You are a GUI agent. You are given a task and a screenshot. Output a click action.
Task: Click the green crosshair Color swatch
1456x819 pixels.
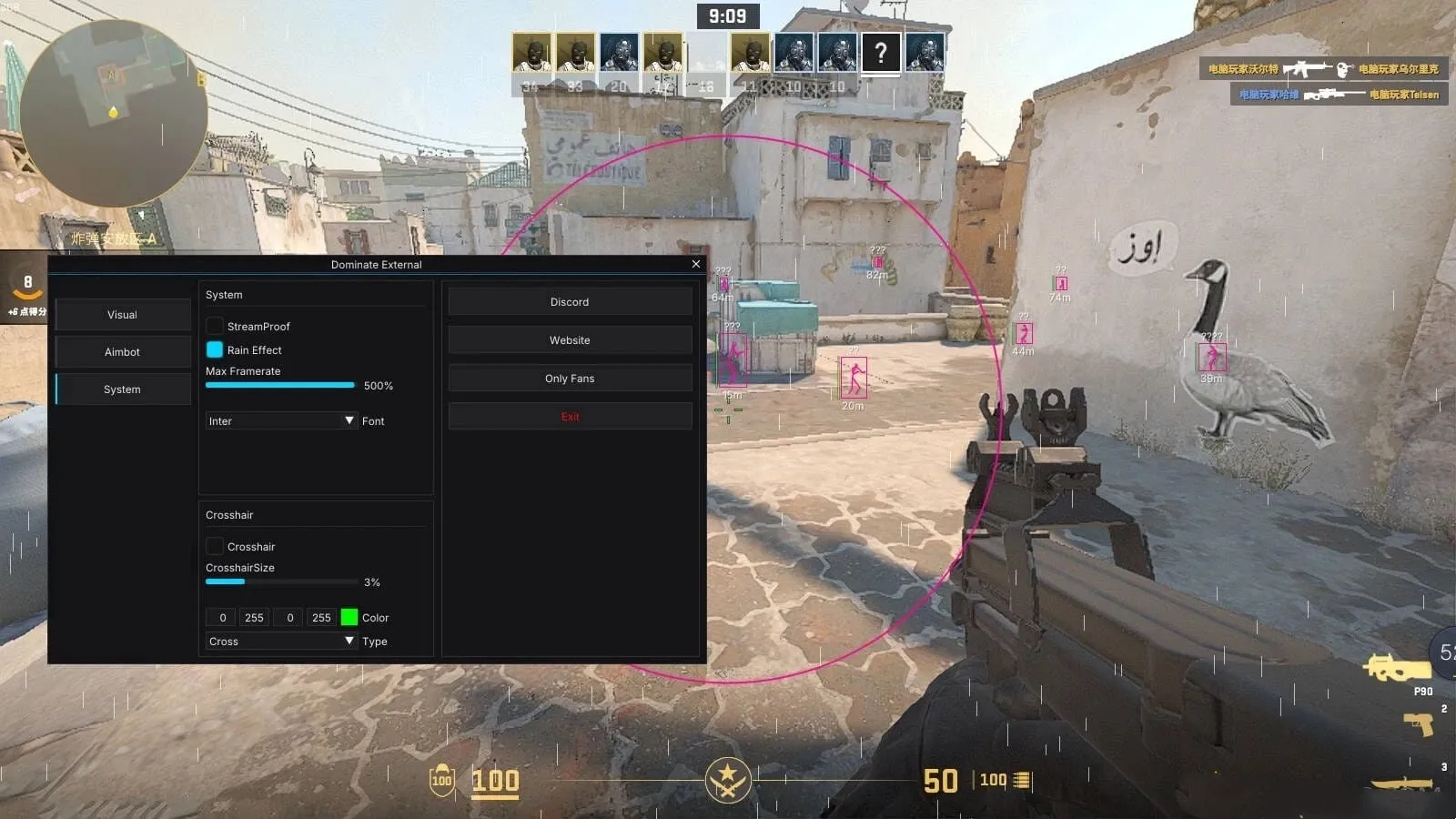349,617
